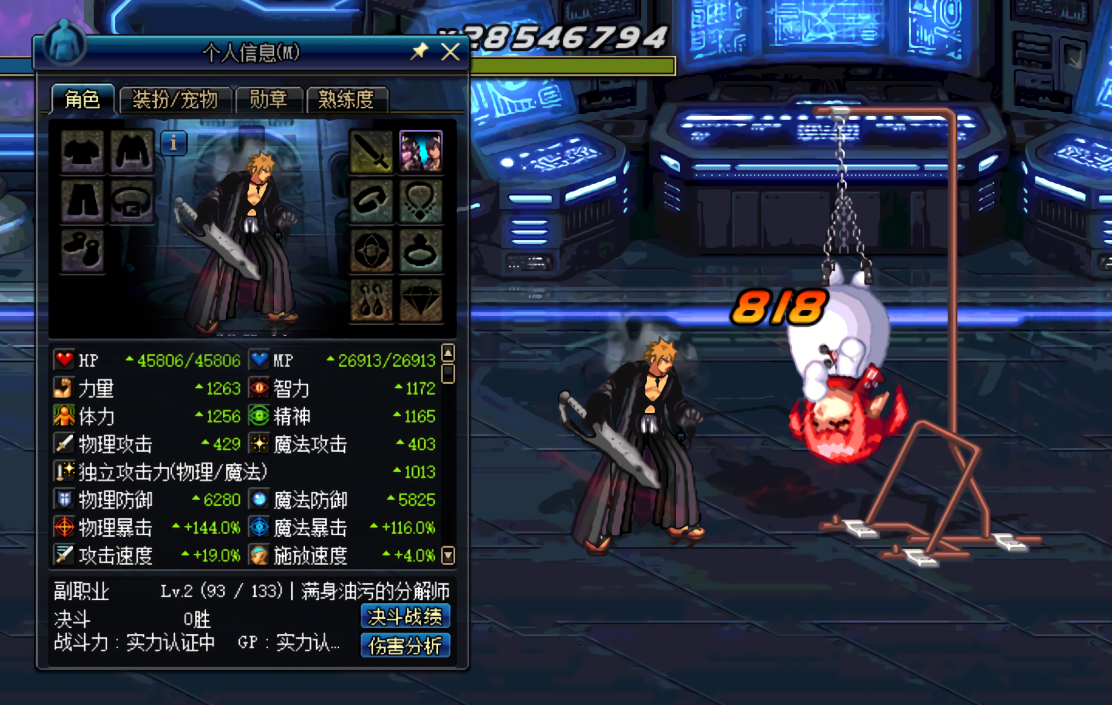Viewport: 1112px width, 705px height.
Task: Select the title slot with two characters
Action: [x=421, y=152]
